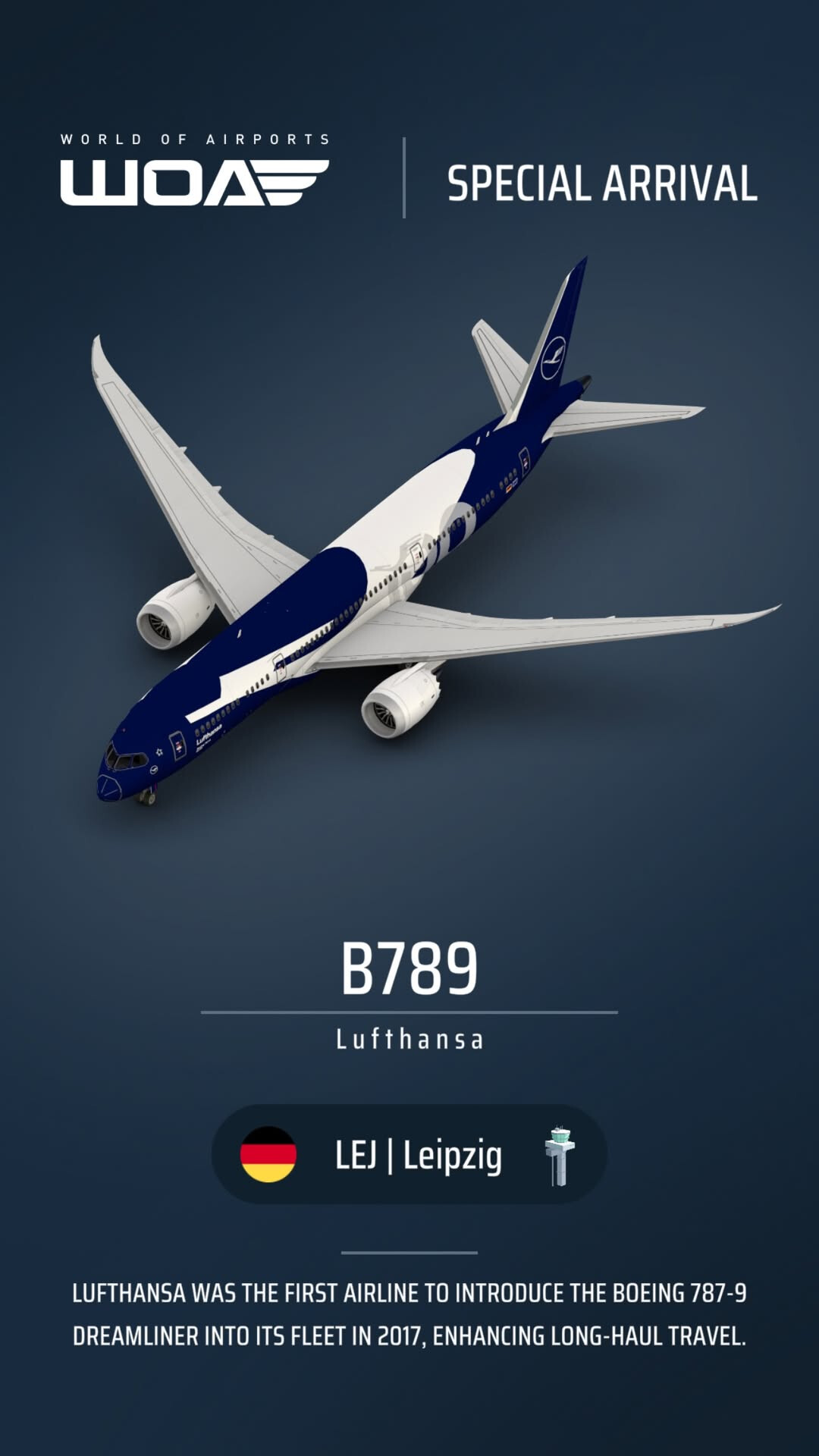Click the control tower icon
The height and width of the screenshot is (1456, 819).
[560, 1156]
